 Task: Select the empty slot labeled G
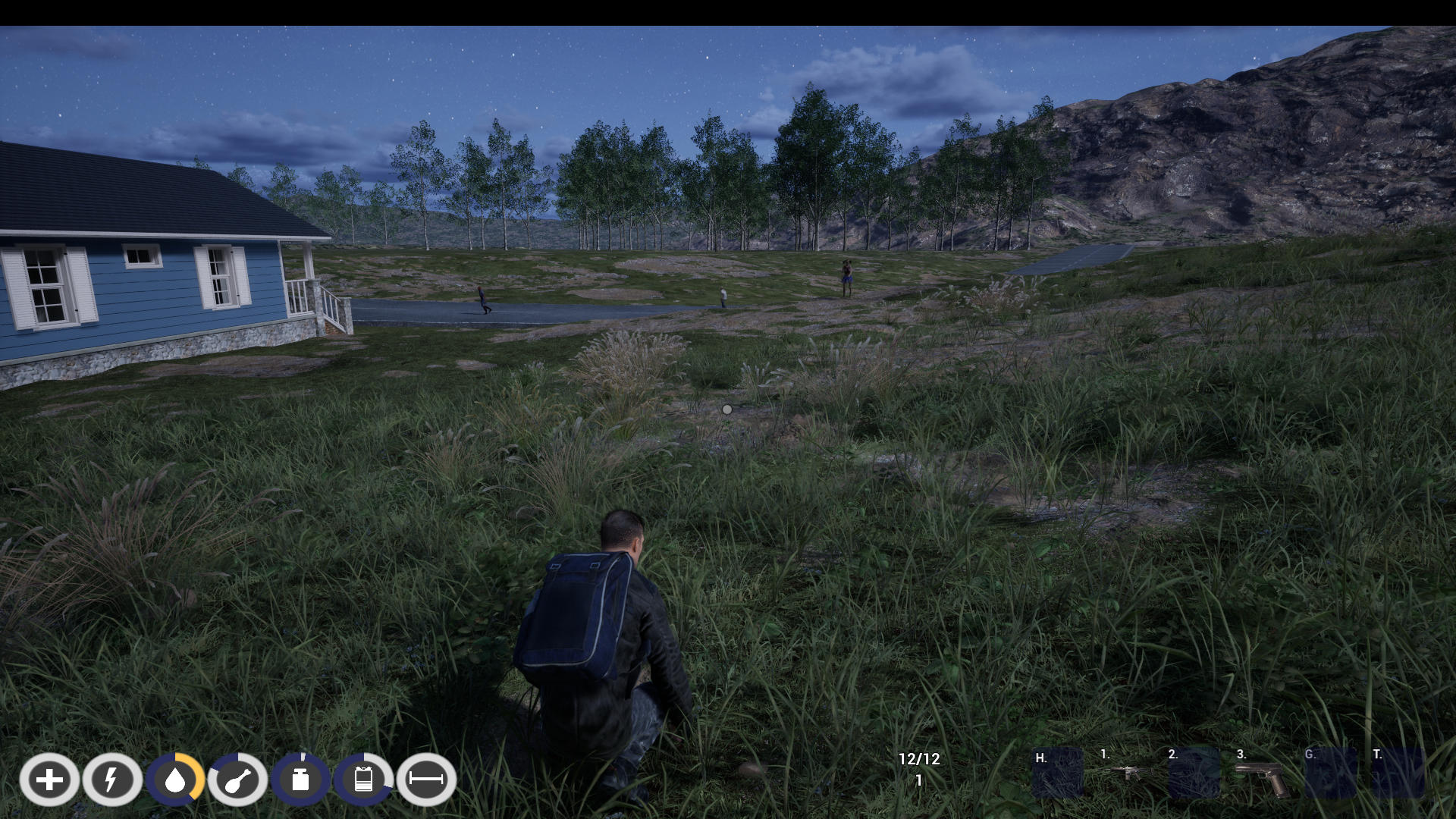point(1330,773)
